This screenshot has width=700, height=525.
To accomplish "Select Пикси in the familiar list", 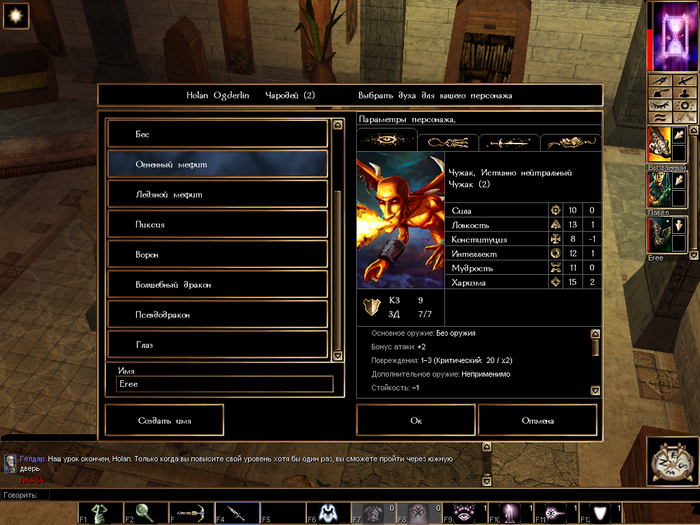I will 217,224.
